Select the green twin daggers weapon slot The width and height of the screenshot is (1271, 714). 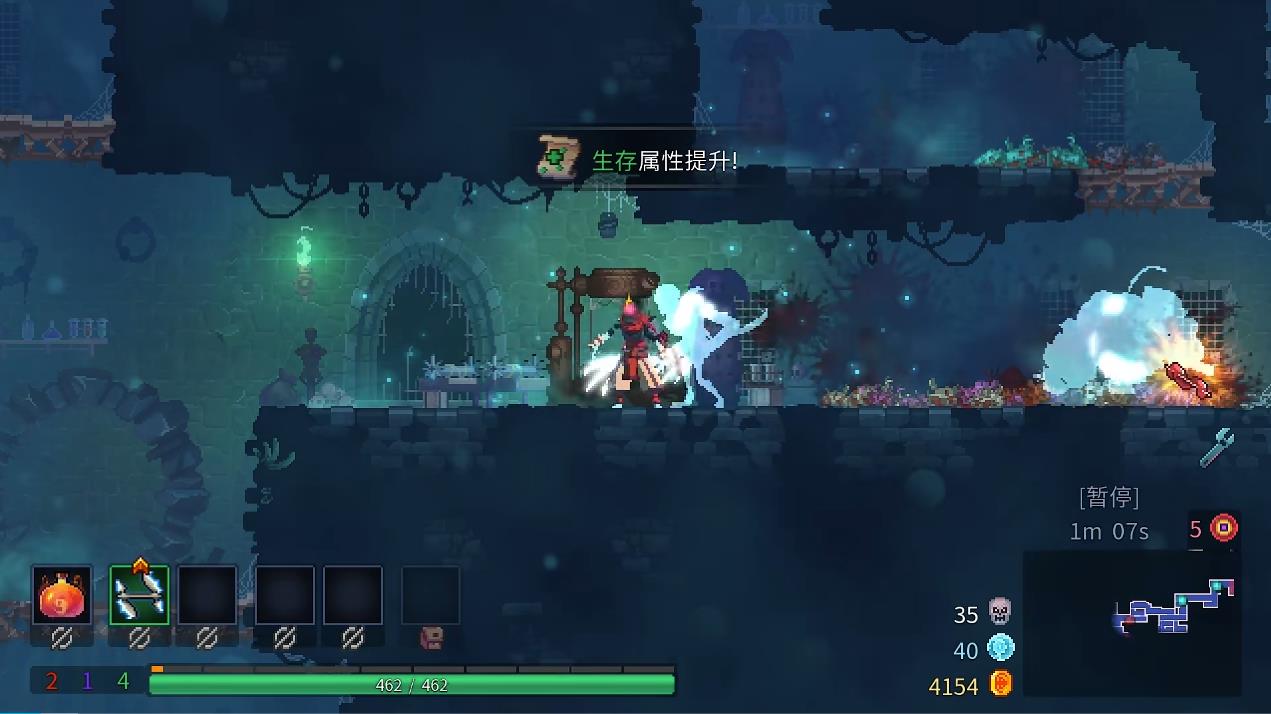[139, 596]
